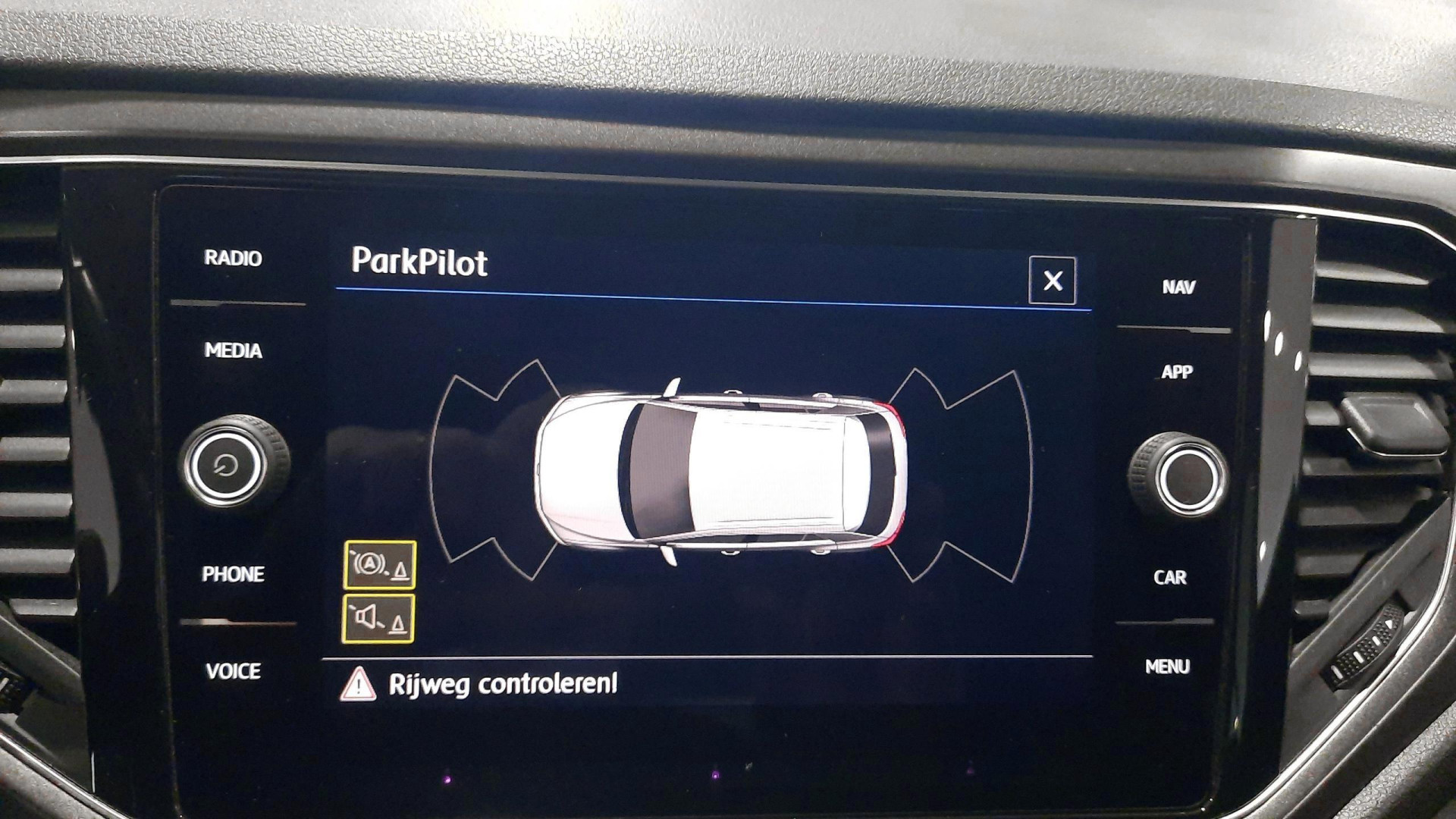
Task: Open the PHONE menu
Action: 233,574
